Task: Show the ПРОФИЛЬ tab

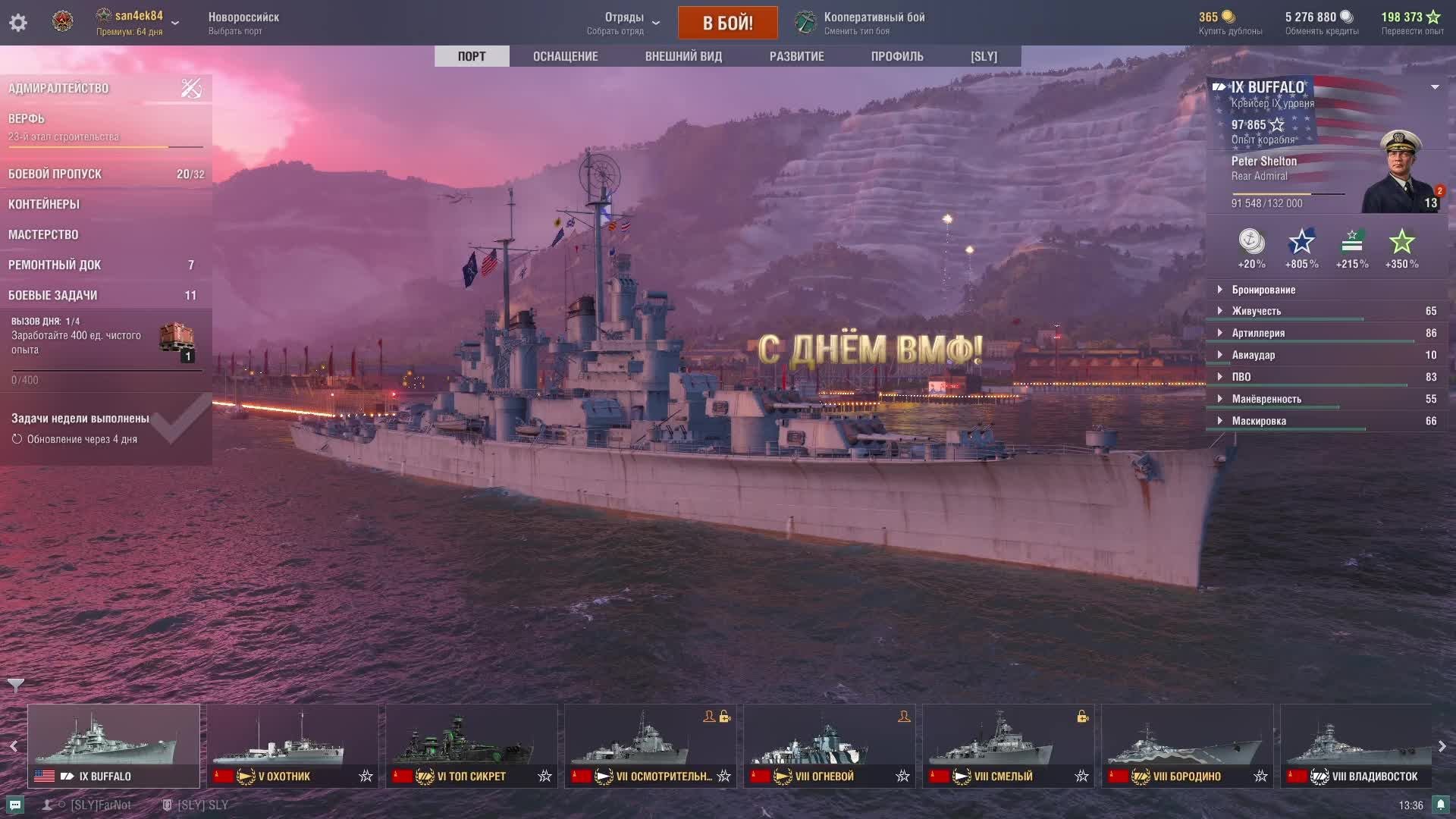Action: tap(897, 56)
